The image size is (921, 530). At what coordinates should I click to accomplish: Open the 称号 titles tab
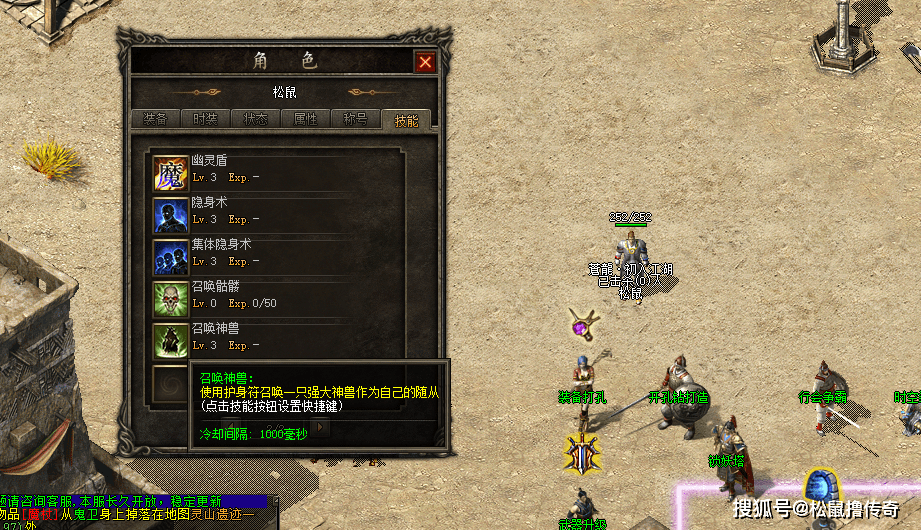tap(355, 119)
